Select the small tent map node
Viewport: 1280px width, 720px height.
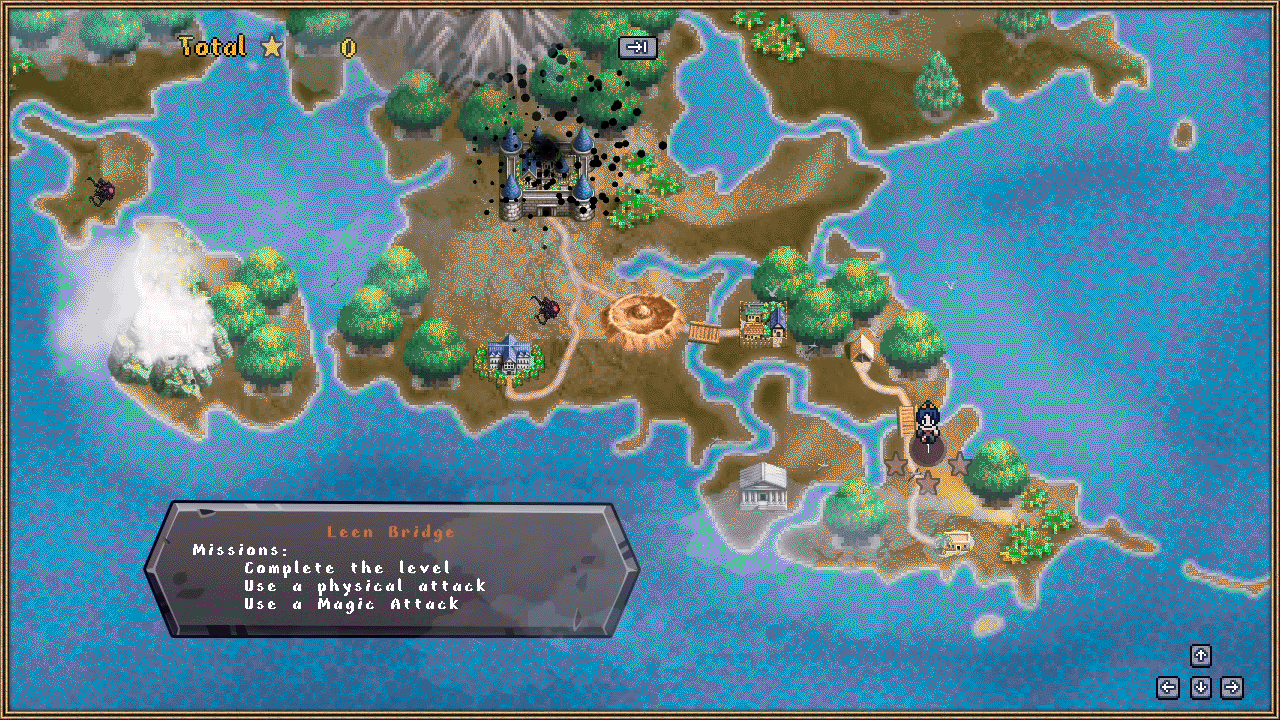click(861, 348)
